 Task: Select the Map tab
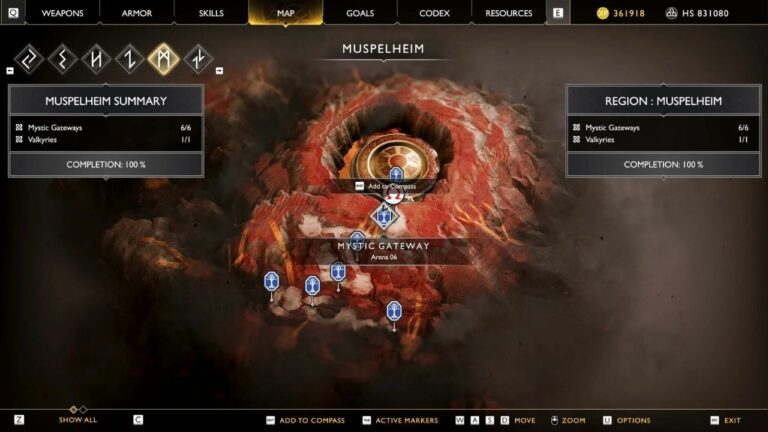coord(285,13)
